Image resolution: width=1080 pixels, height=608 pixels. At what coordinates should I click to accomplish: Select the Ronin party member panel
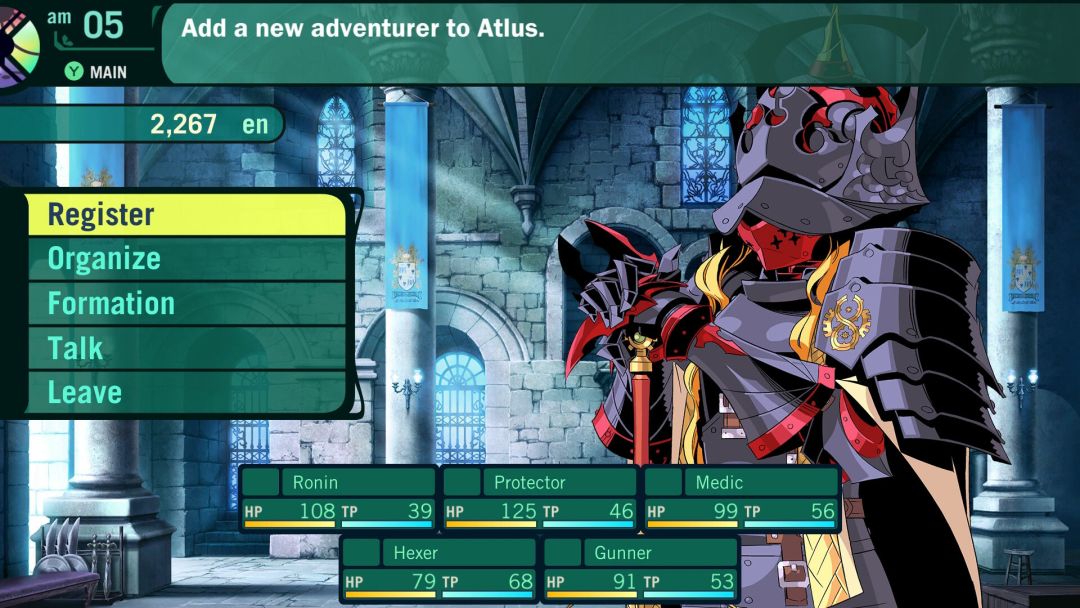point(338,498)
